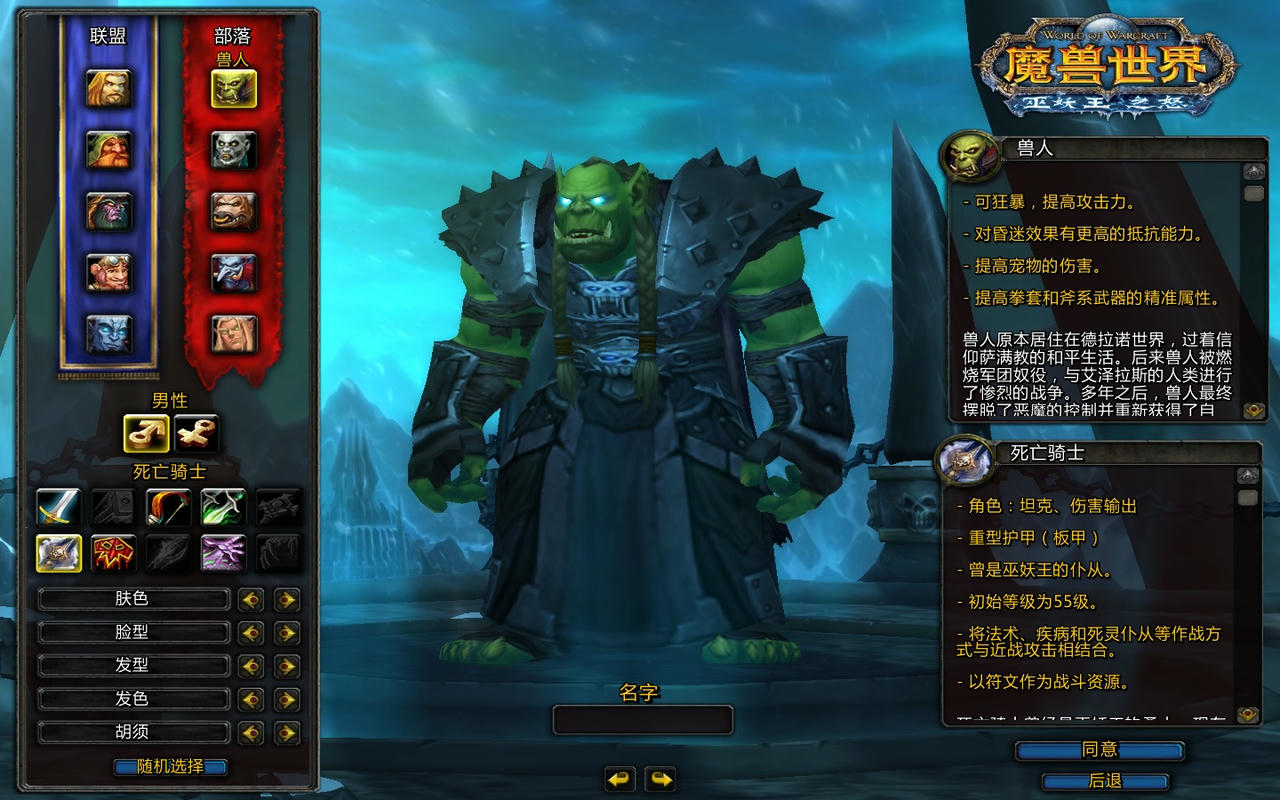Select the Shaman class icon
This screenshot has width=1280, height=800.
click(x=114, y=553)
